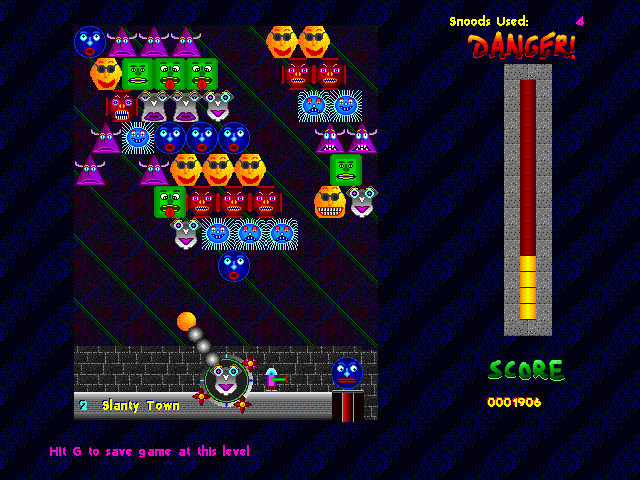Select the next blue snood on the pedestal
The width and height of the screenshot is (640, 480).
coord(347,373)
